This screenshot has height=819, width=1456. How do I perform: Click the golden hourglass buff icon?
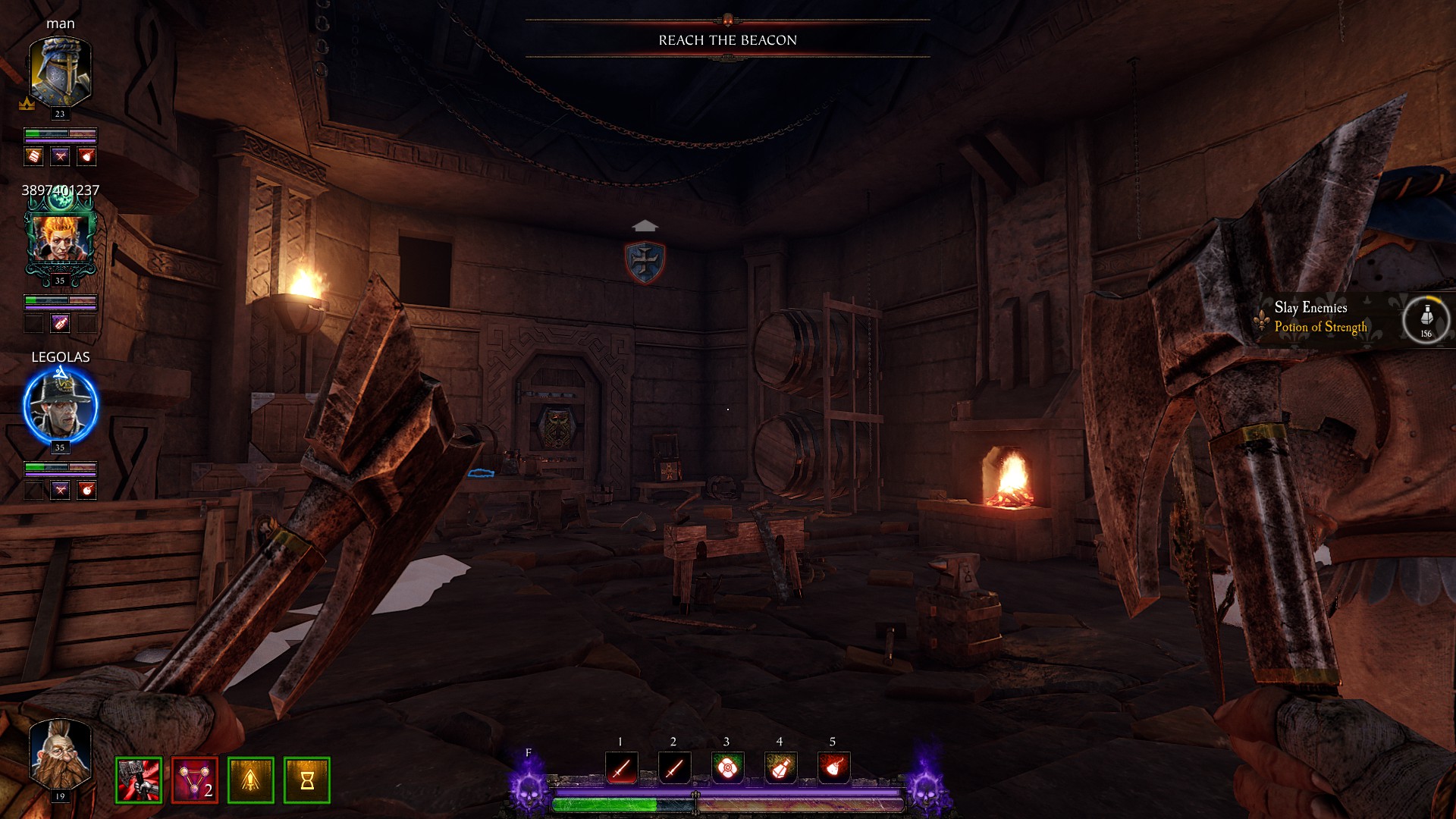(307, 780)
